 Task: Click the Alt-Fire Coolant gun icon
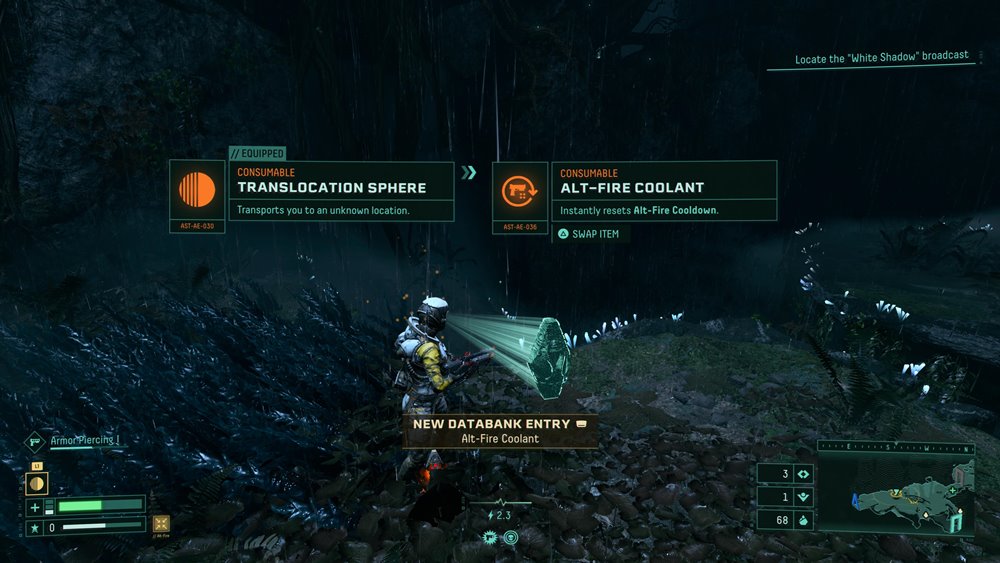pos(520,190)
